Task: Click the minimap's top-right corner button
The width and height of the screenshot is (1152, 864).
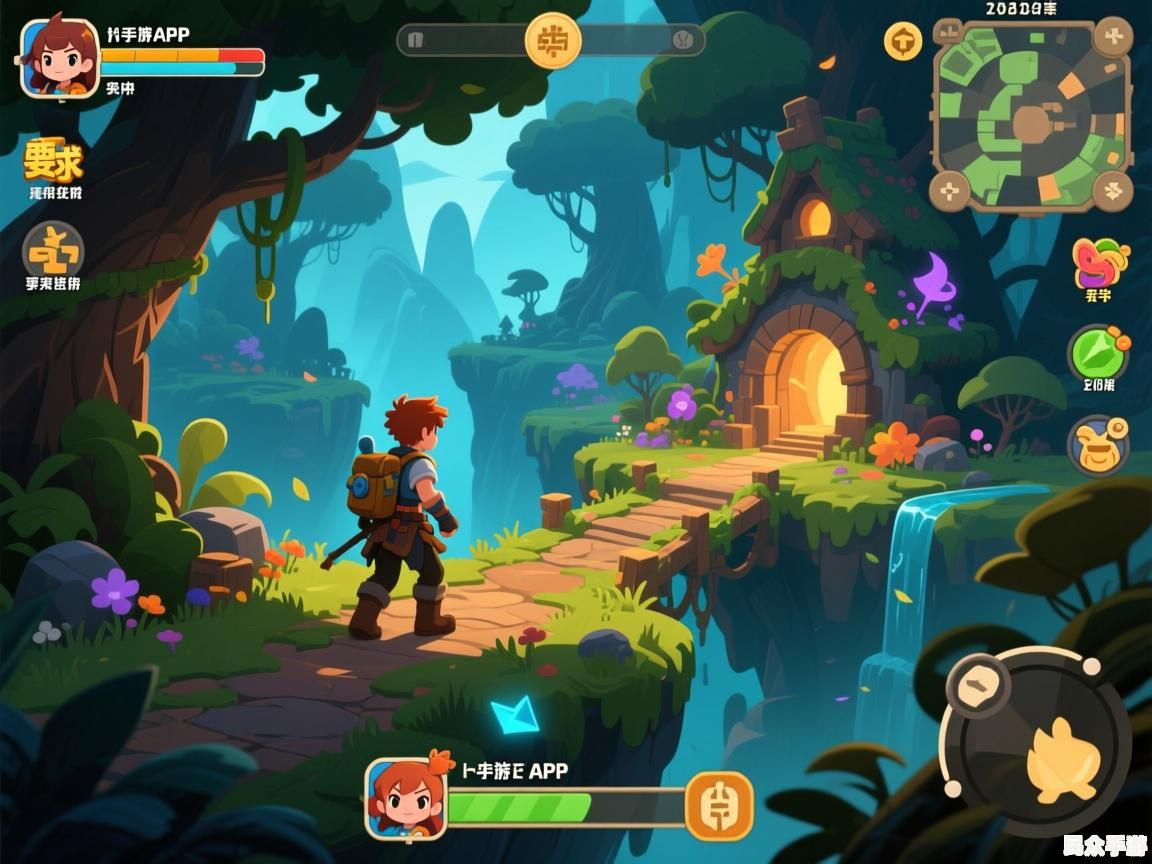Action: coord(1112,36)
